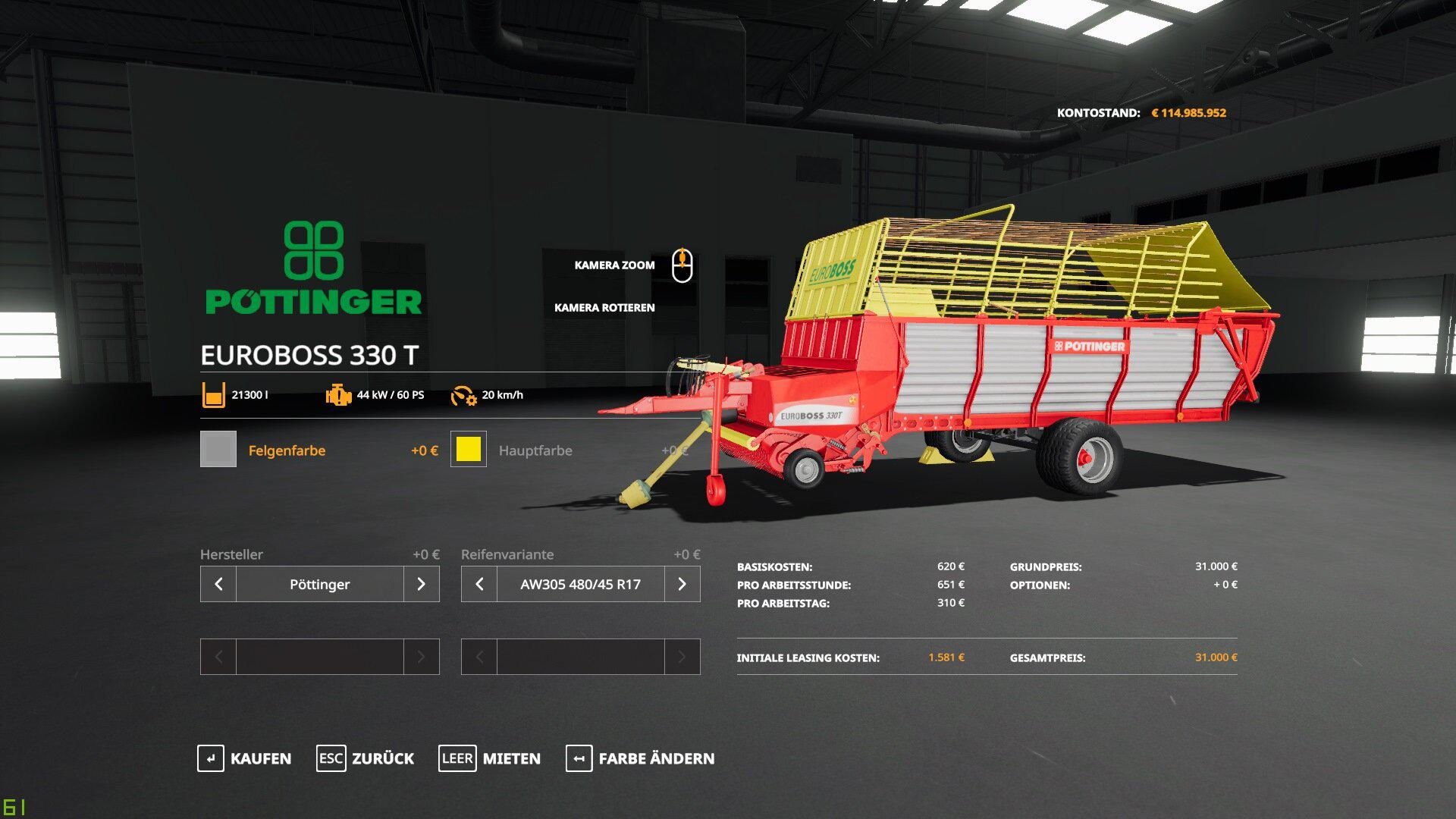Lease the vehicle via Mieten
The image size is (1456, 819).
point(490,758)
